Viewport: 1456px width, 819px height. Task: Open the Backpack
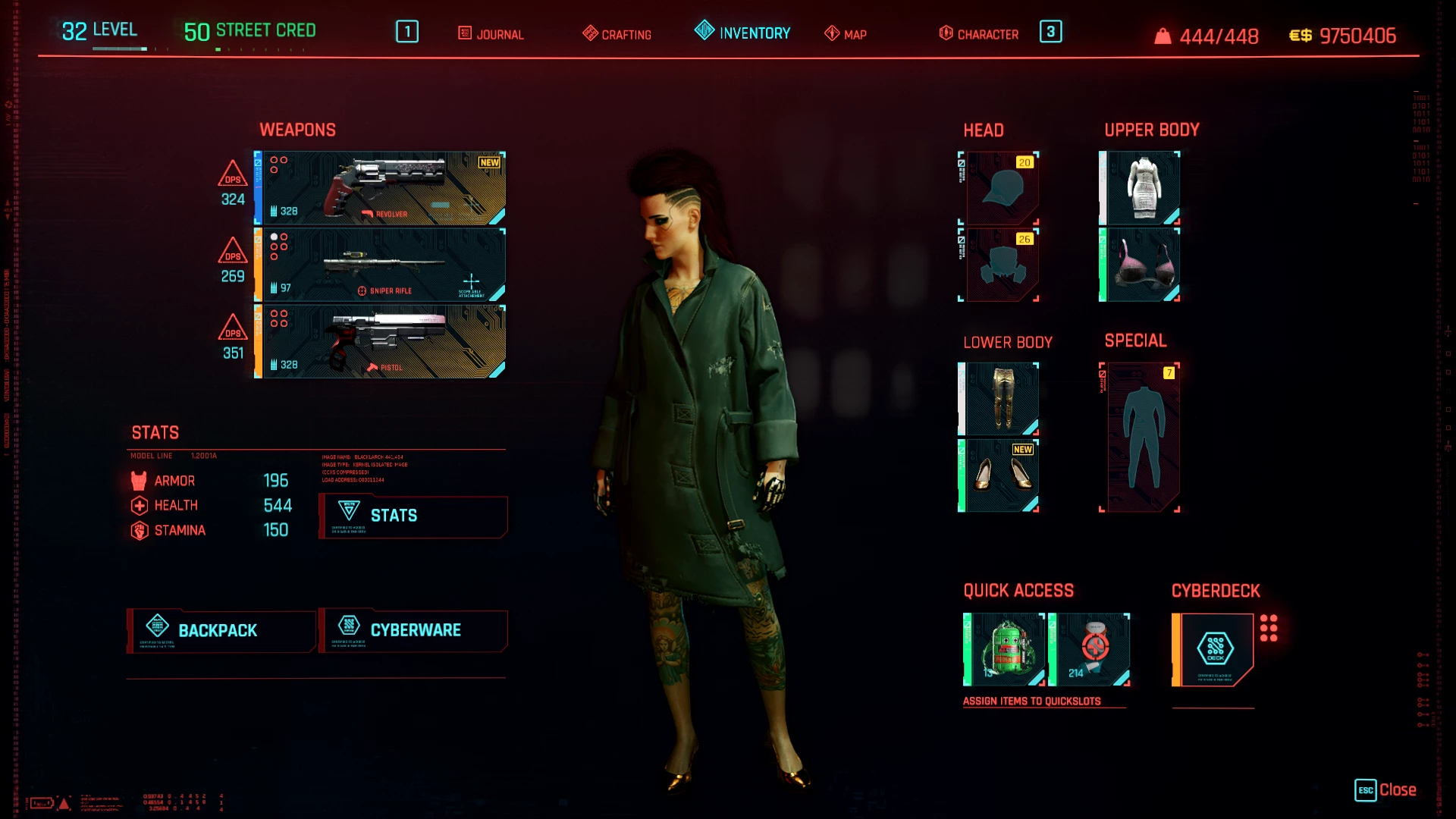(221, 630)
